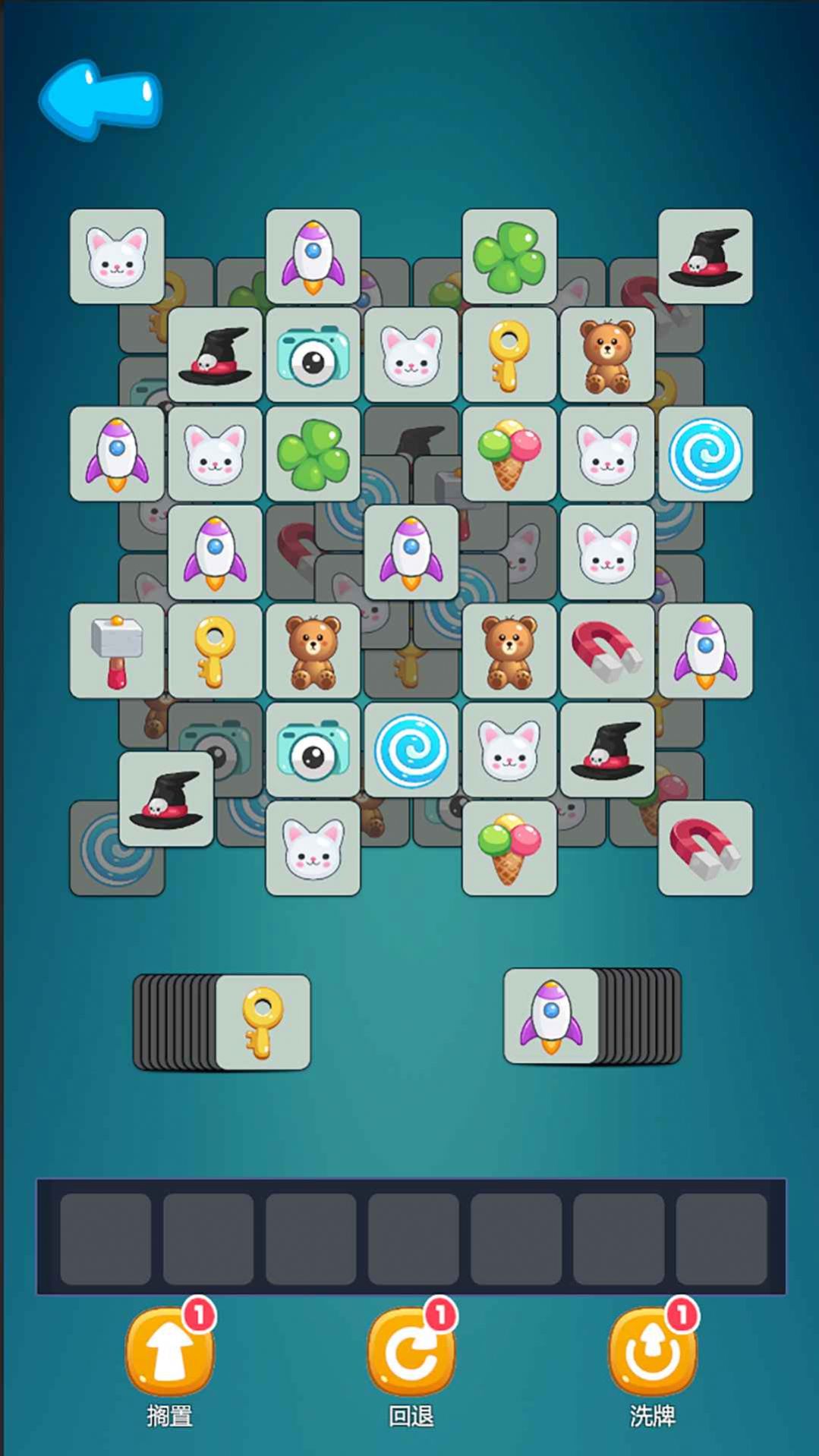Tap the swirl candy tile beside the camera

point(411,750)
